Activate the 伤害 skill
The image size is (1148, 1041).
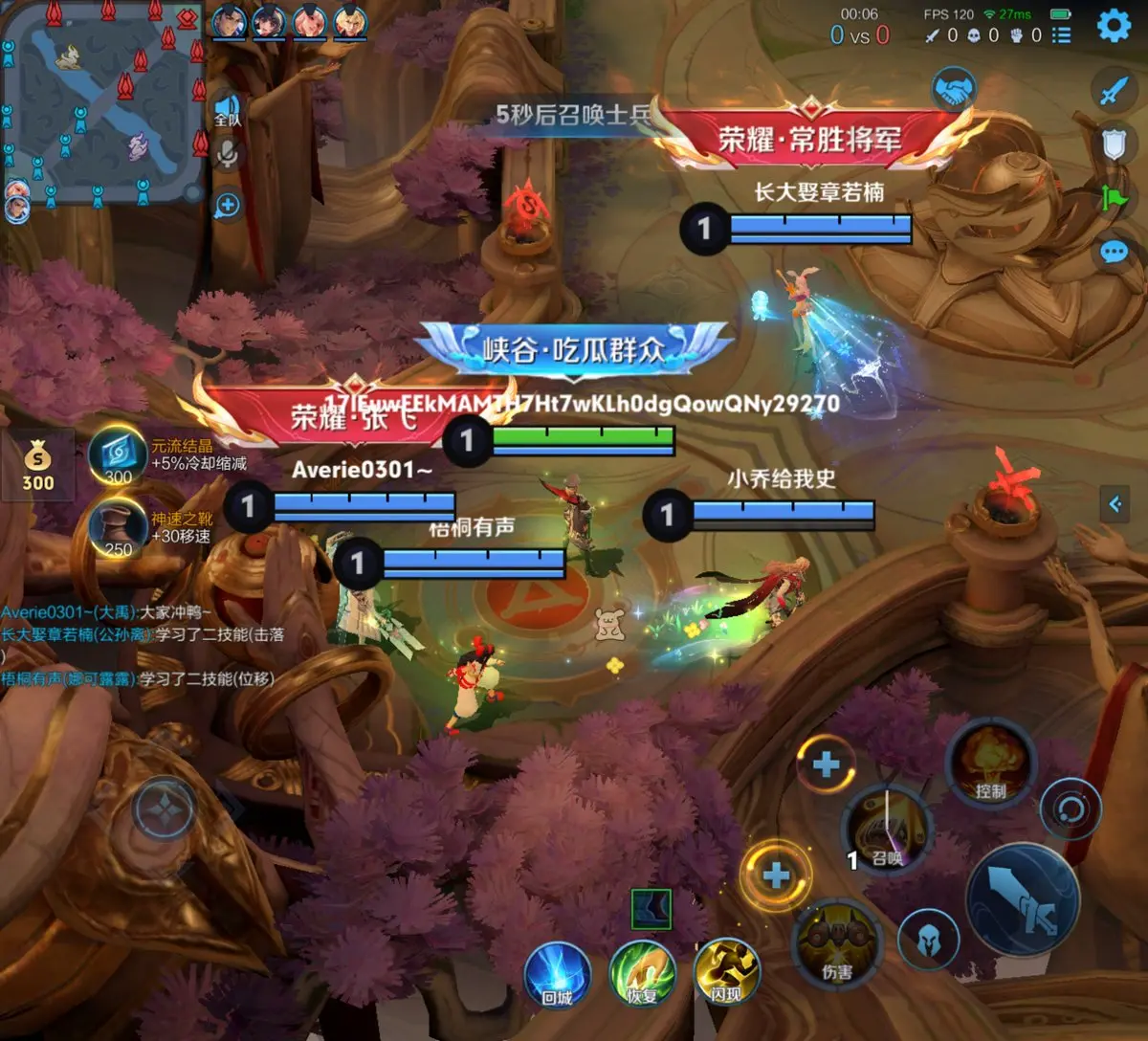tap(837, 946)
